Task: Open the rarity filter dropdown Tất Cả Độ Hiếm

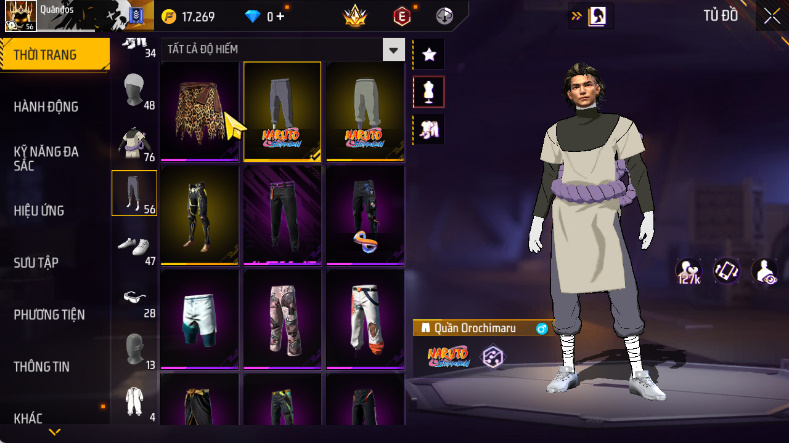Action: click(x=394, y=49)
